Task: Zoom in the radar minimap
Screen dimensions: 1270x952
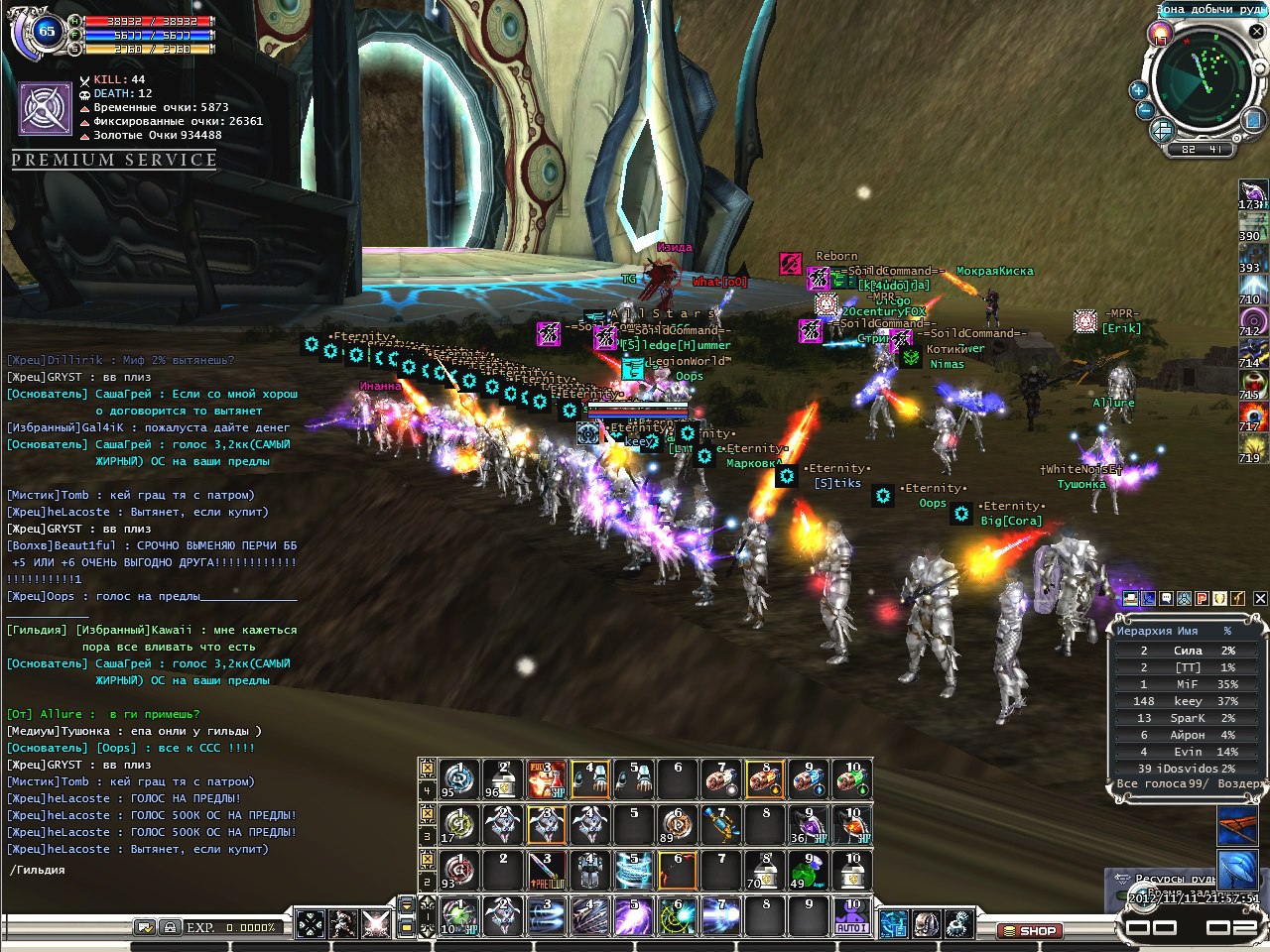Action: pyautogui.click(x=1138, y=90)
